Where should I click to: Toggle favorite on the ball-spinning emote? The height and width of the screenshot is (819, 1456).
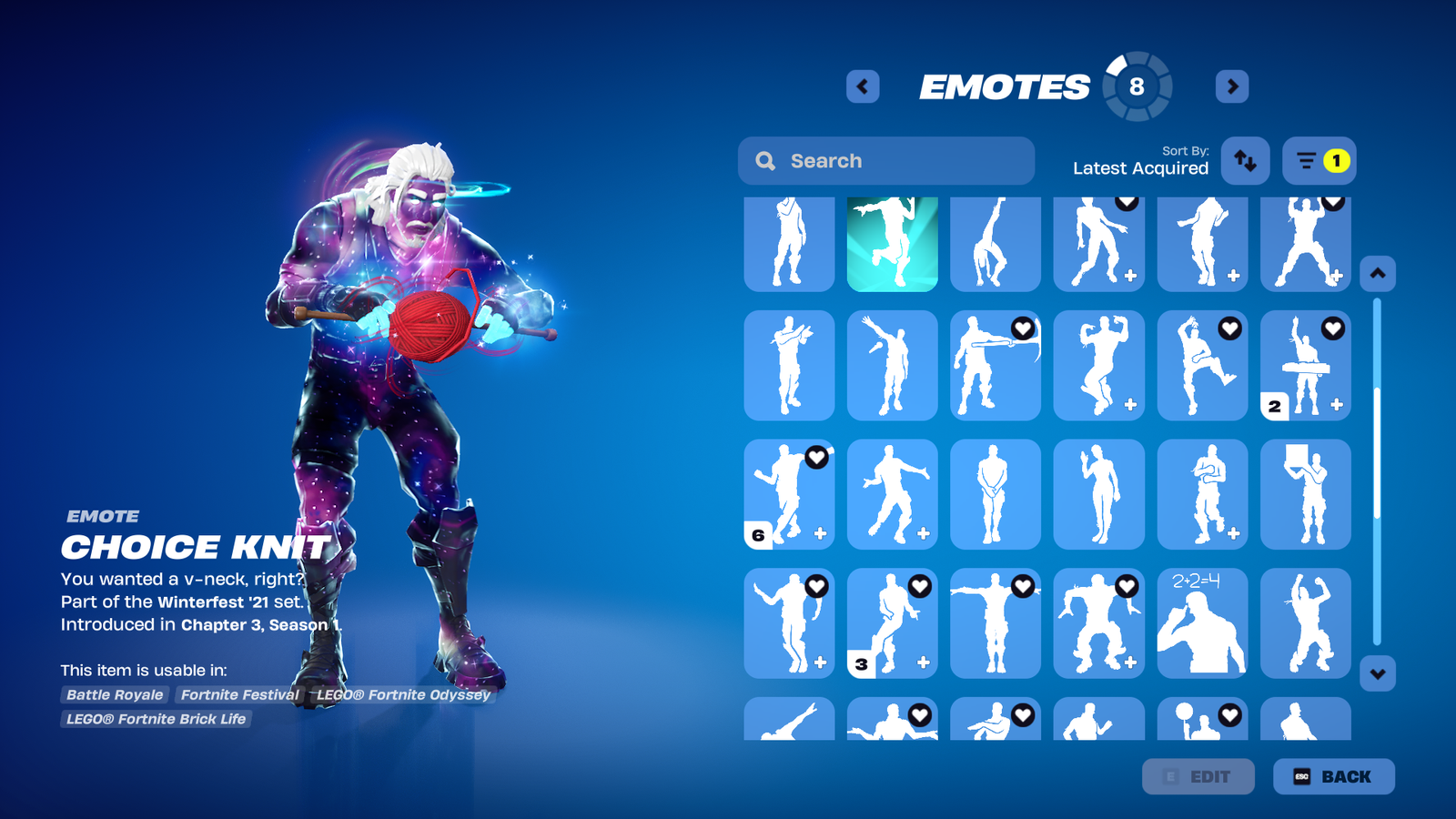(1230, 713)
